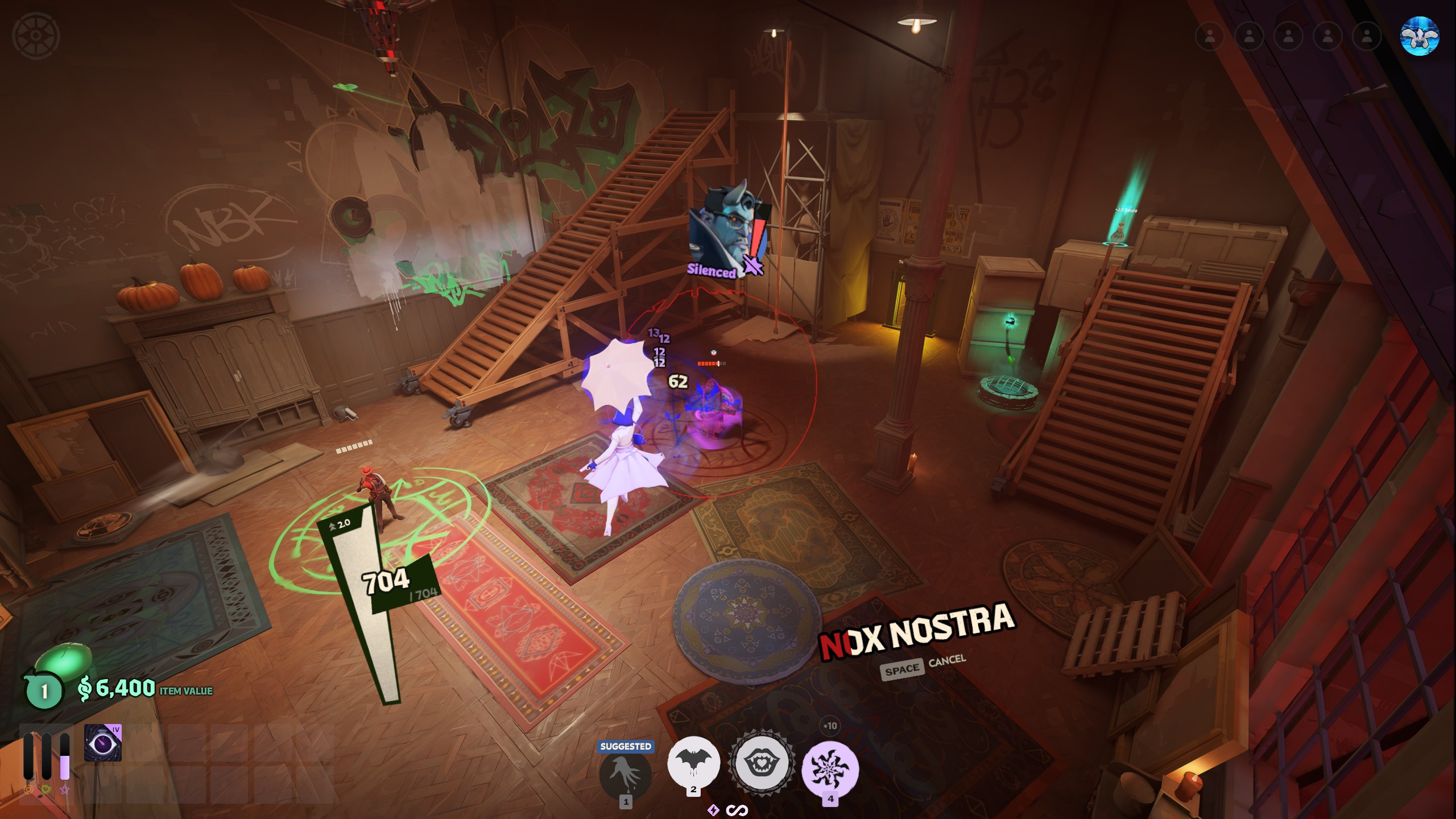The image size is (1456, 819).
Task: Click the infinity symbol below the abilities
Action: (737, 810)
